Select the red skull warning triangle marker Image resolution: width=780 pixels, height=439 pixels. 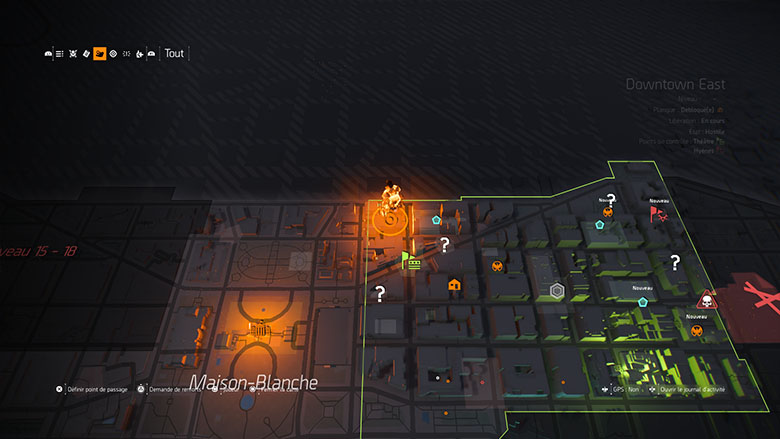pyautogui.click(x=705, y=301)
